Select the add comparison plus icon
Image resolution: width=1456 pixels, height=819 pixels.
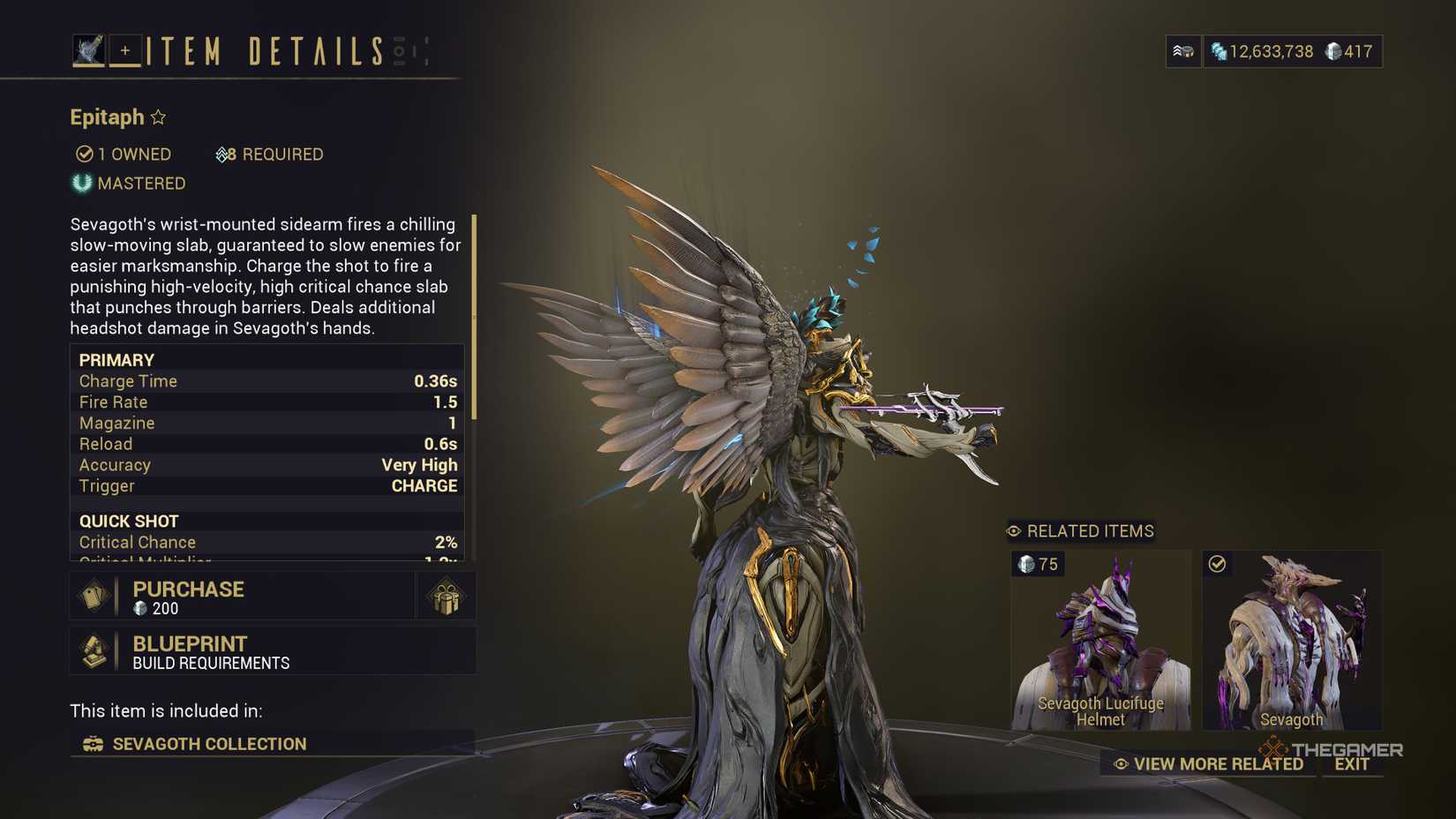coord(125,50)
